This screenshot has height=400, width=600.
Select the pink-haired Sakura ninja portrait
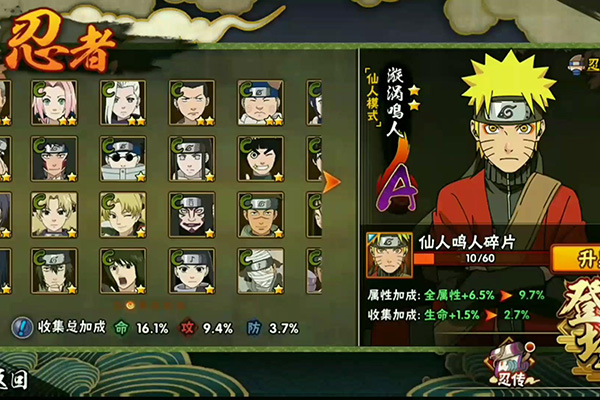pos(54,102)
